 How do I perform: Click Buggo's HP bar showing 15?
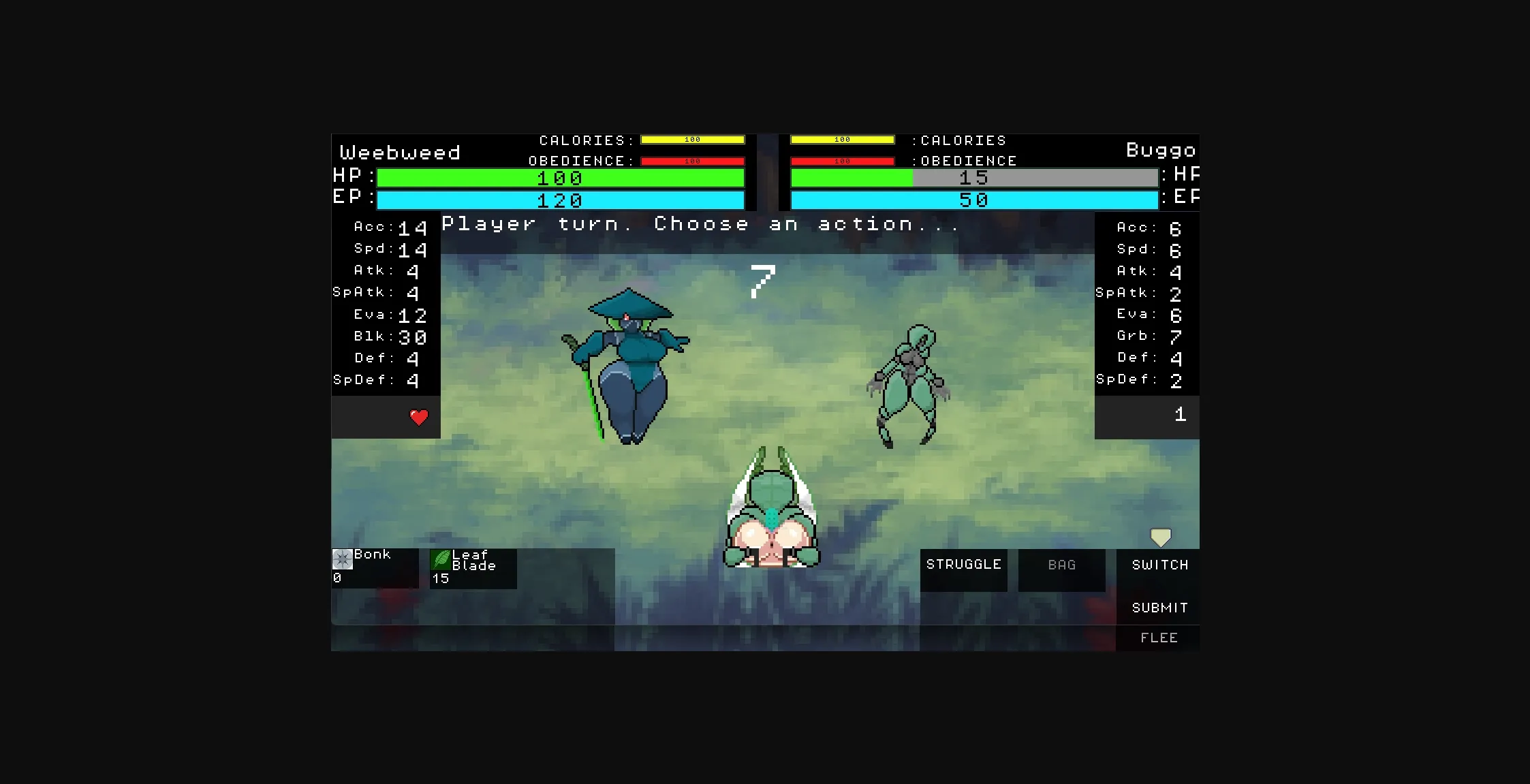coord(974,178)
